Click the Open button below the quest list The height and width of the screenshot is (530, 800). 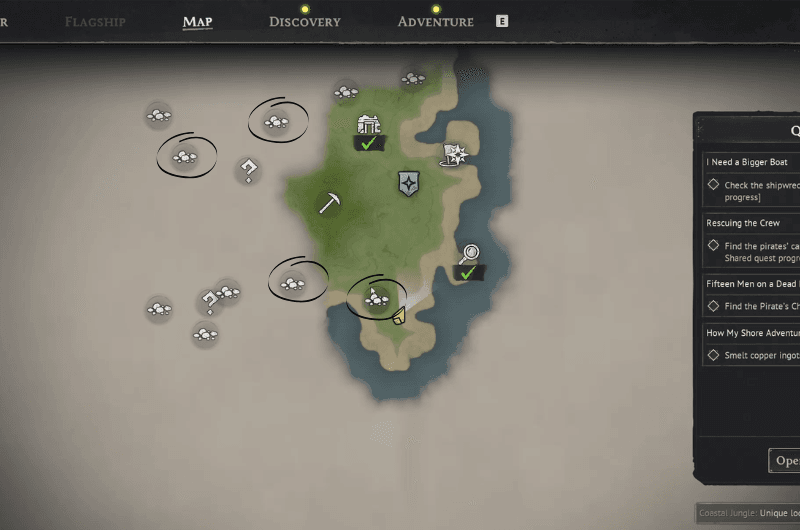tap(786, 460)
